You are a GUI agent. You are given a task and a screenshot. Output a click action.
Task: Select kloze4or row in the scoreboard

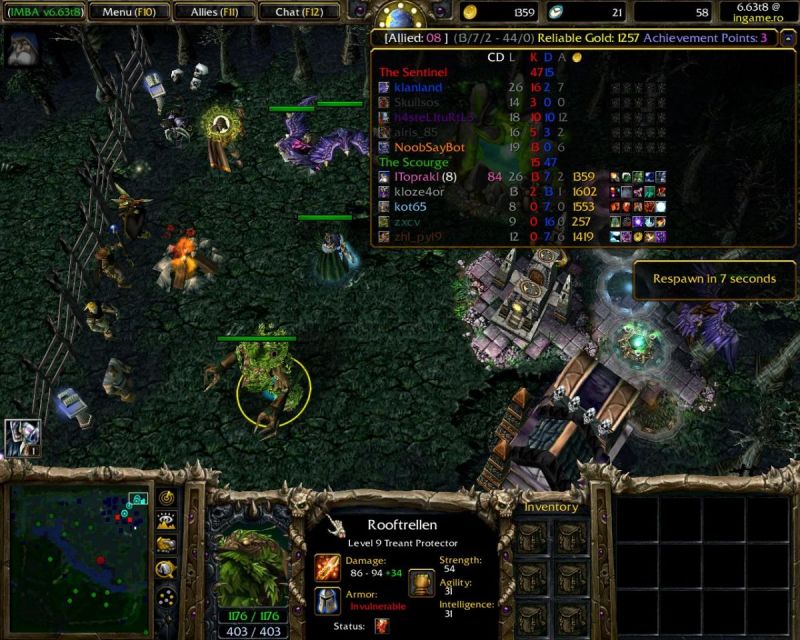point(420,192)
